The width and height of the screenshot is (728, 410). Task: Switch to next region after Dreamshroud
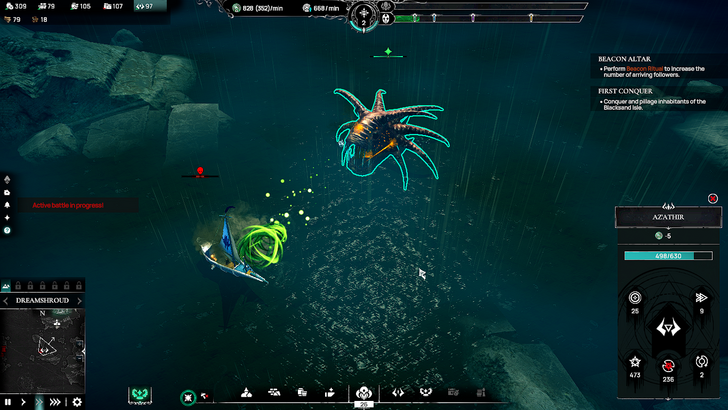80,300
